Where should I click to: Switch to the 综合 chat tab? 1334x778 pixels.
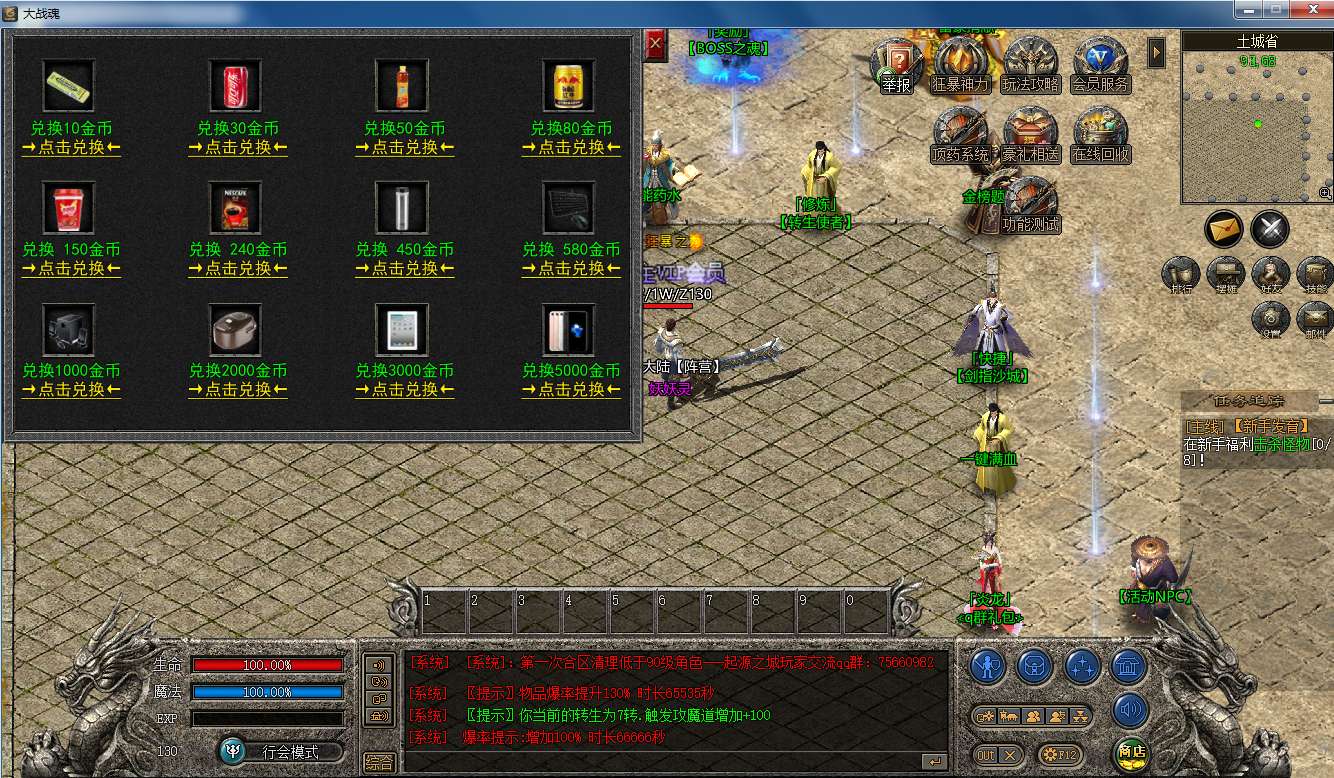click(x=379, y=762)
